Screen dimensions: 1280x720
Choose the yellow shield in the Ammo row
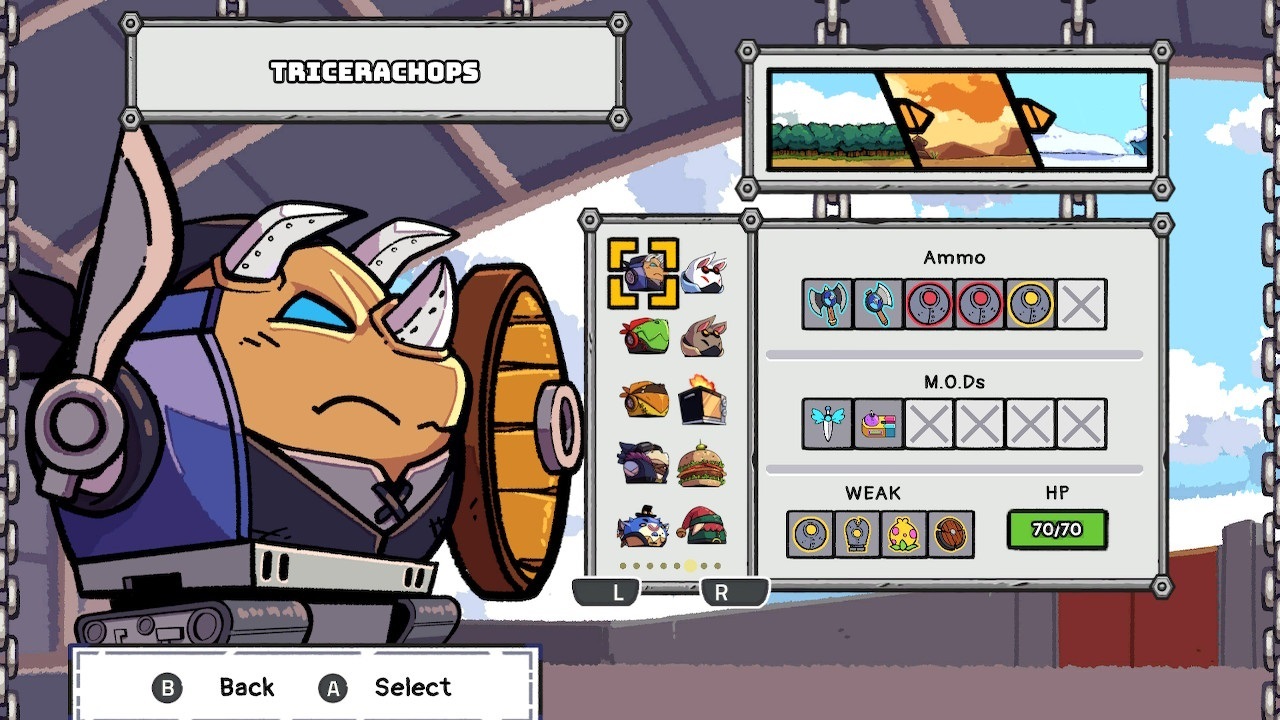pyautogui.click(x=1030, y=304)
